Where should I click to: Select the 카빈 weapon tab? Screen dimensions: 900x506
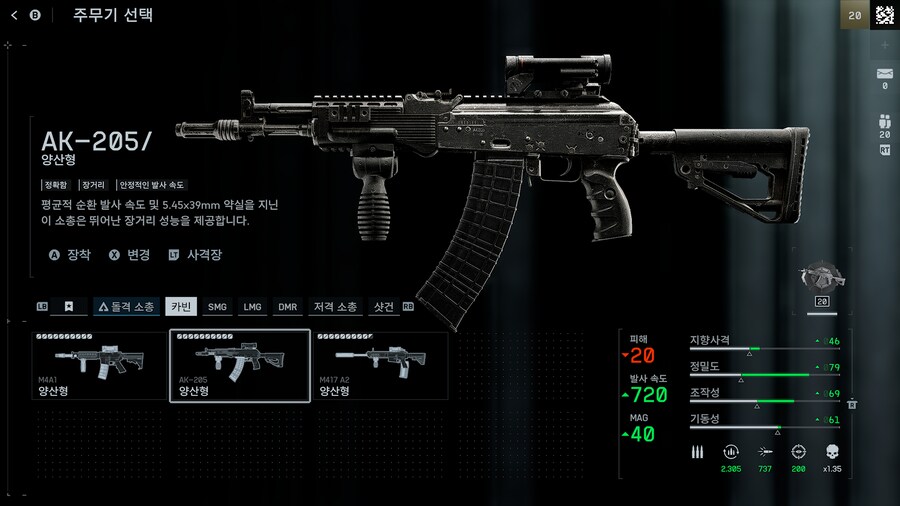coord(181,307)
